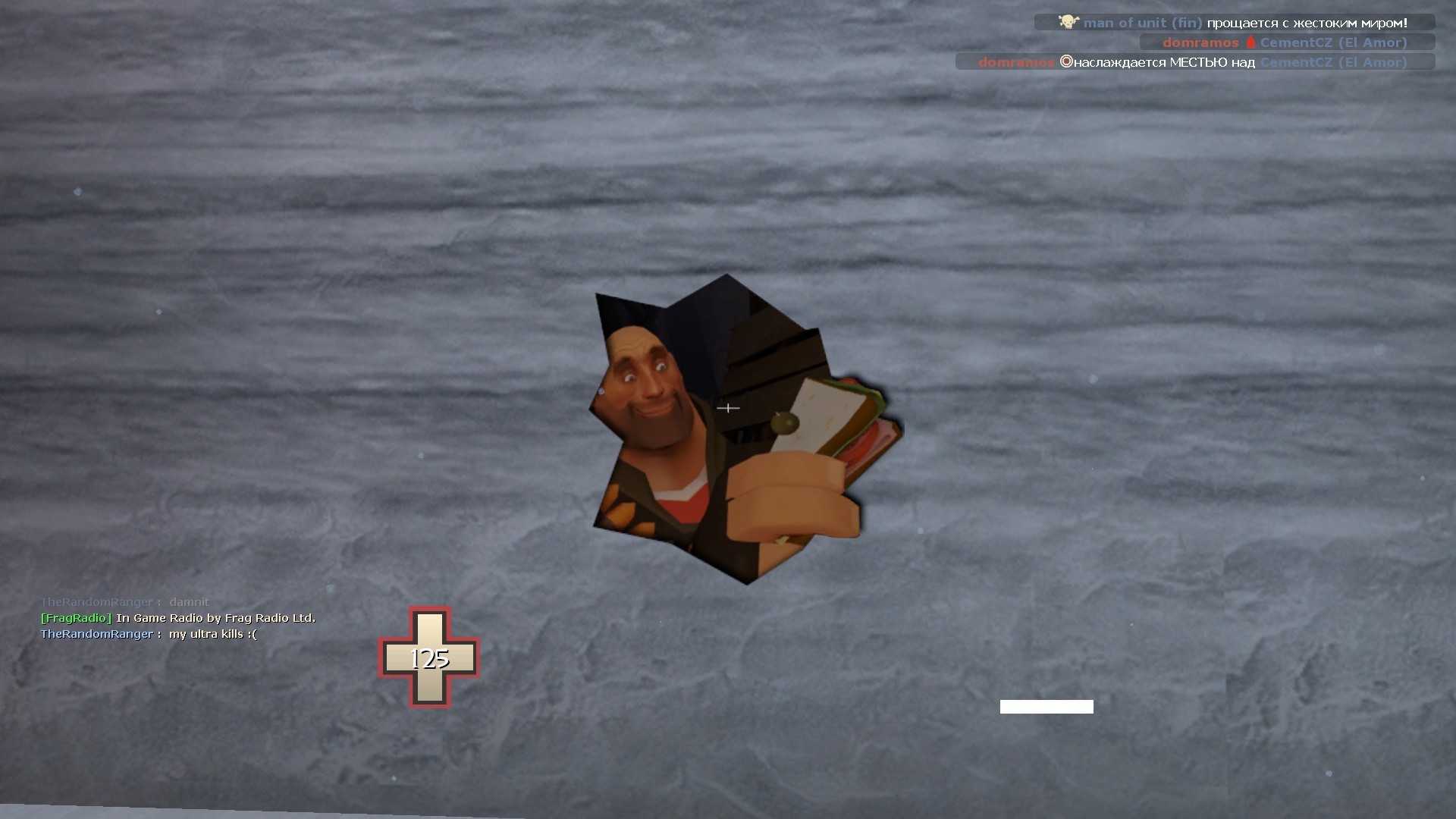Select the domramos player name in red

[x=1202, y=42]
